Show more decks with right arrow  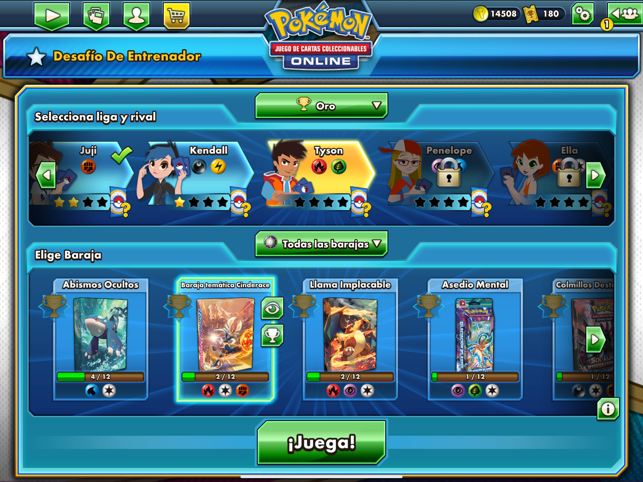[595, 338]
